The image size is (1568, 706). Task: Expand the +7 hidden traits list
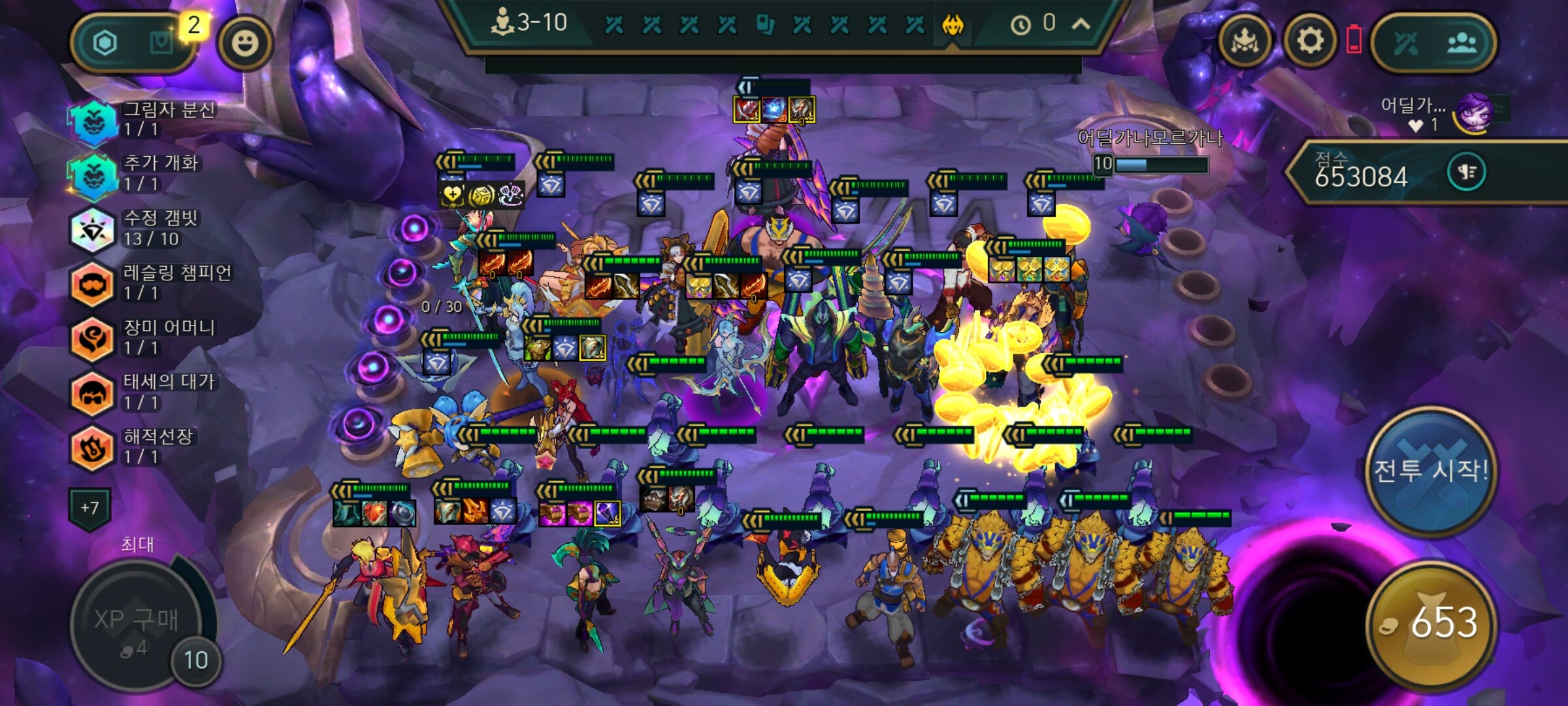(90, 508)
